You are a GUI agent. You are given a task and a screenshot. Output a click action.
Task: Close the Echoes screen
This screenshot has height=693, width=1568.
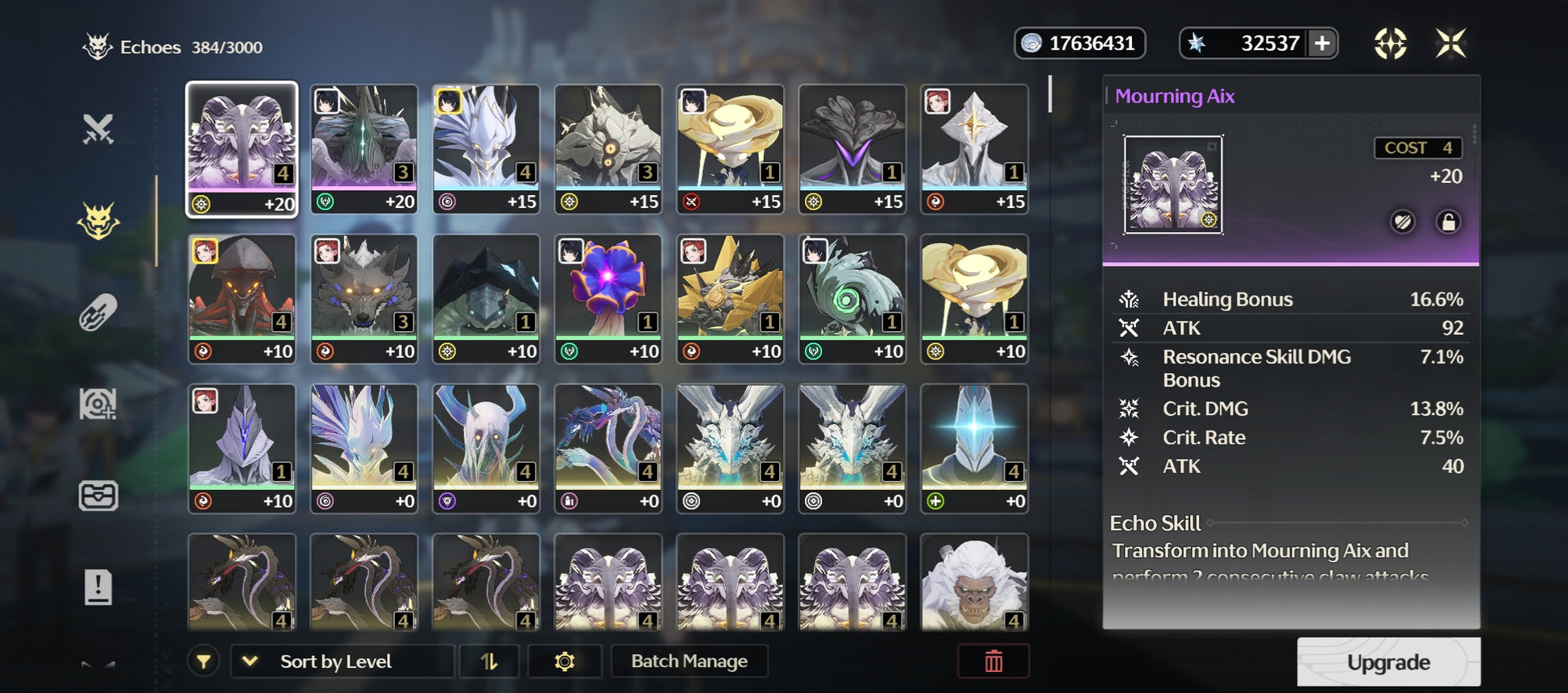point(1450,44)
